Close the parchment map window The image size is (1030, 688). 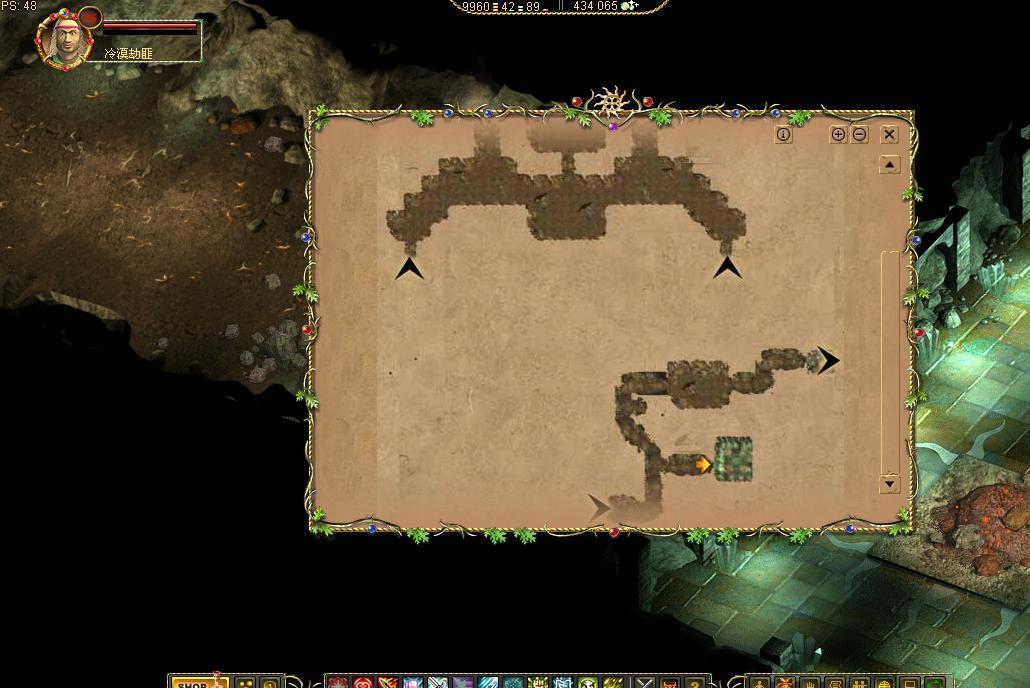pyautogui.click(x=889, y=134)
